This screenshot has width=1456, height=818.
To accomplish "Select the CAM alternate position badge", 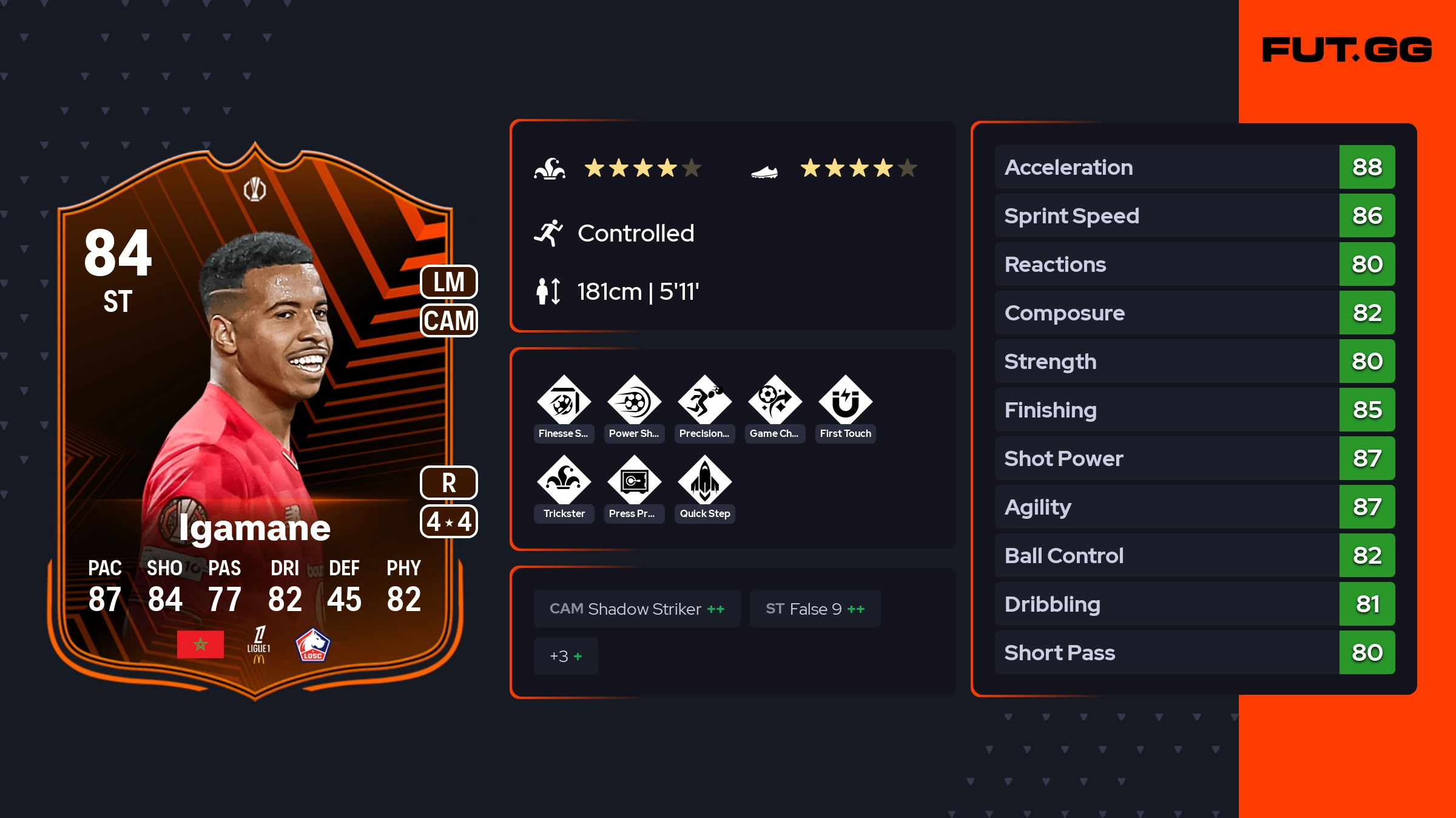I will (x=449, y=320).
